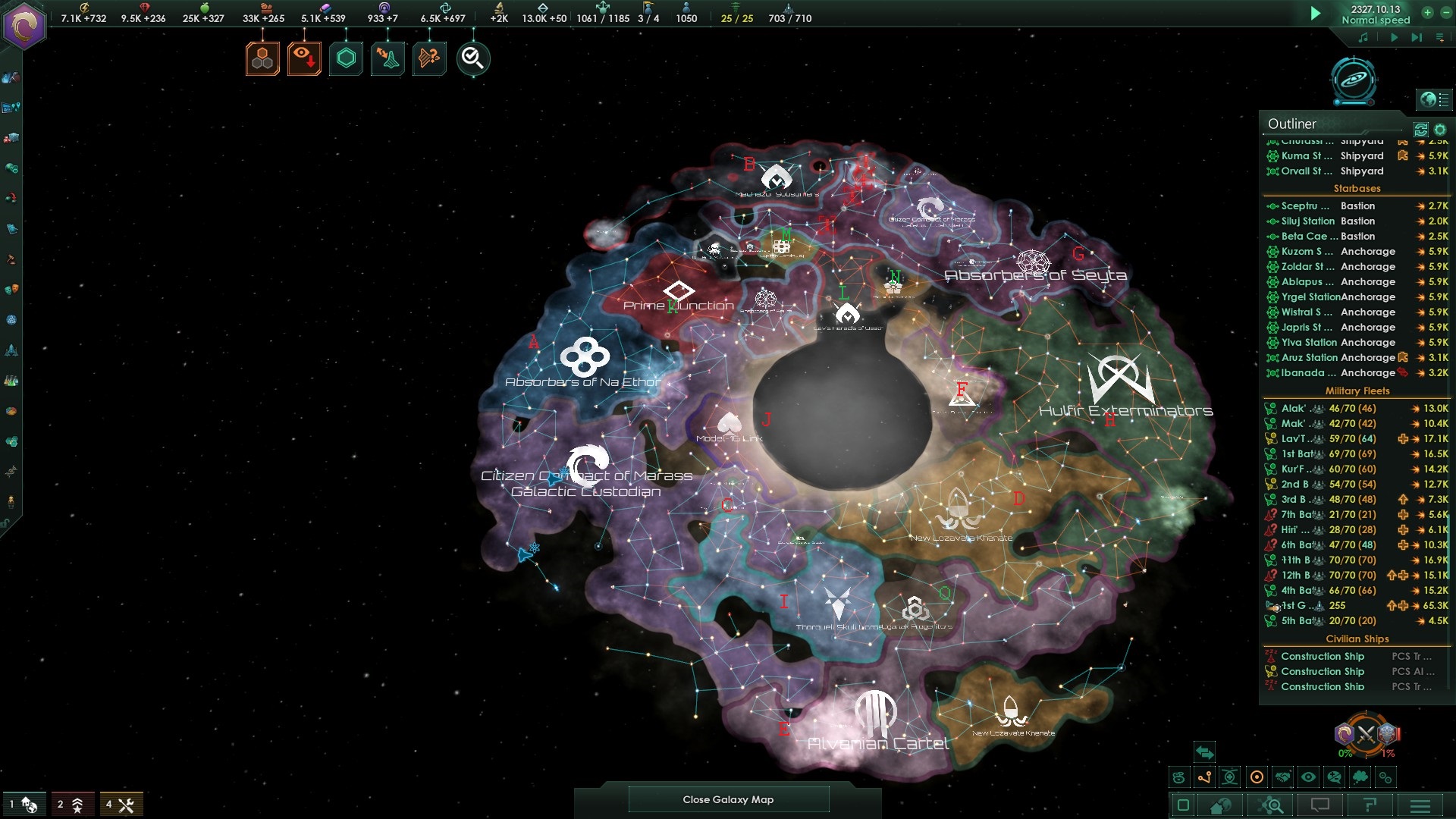
Task: Select control group 4 with tools icon
Action: click(121, 805)
